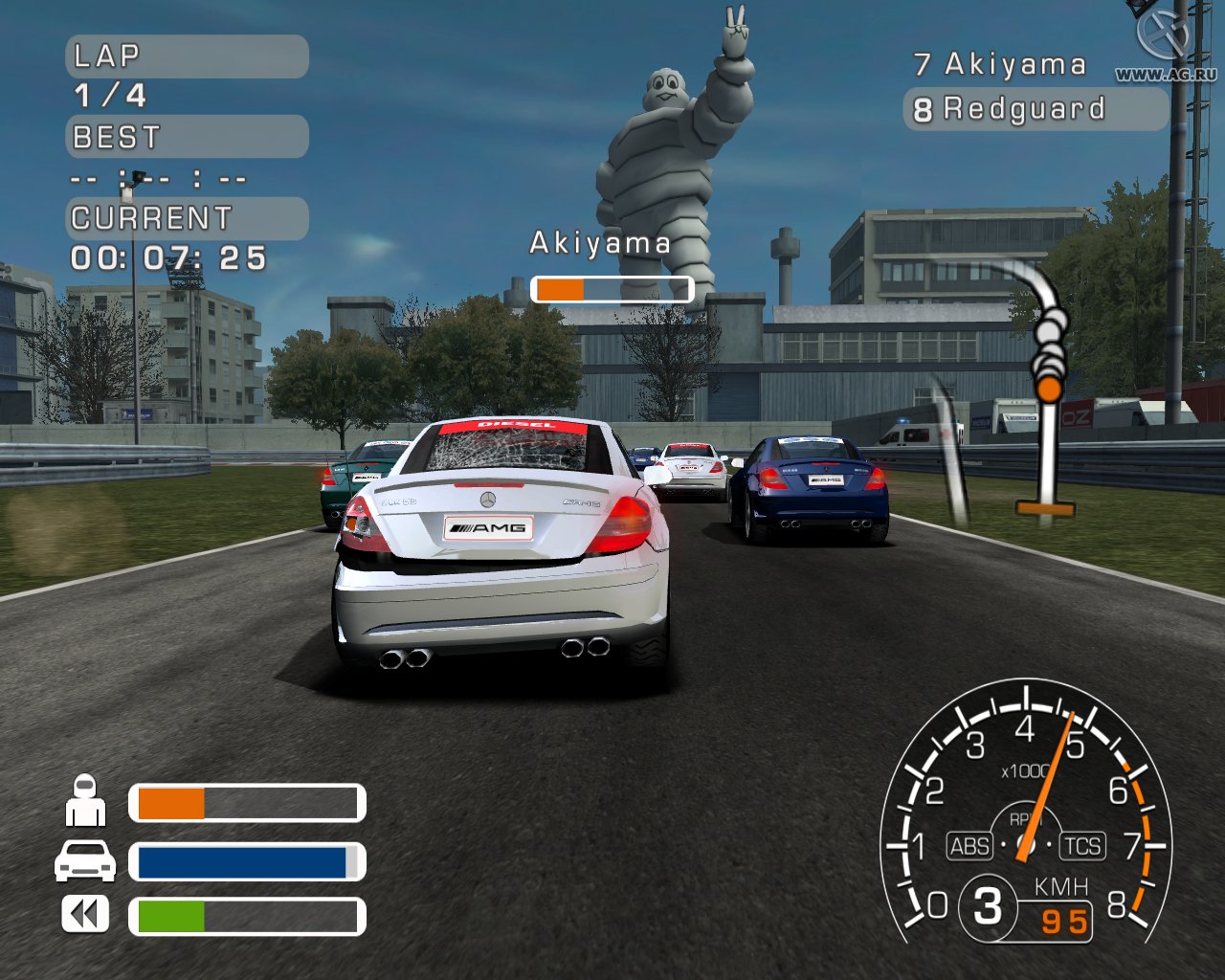Activate the rewind arrows icon
Image resolution: width=1225 pixels, height=980 pixels.
pyautogui.click(x=85, y=915)
